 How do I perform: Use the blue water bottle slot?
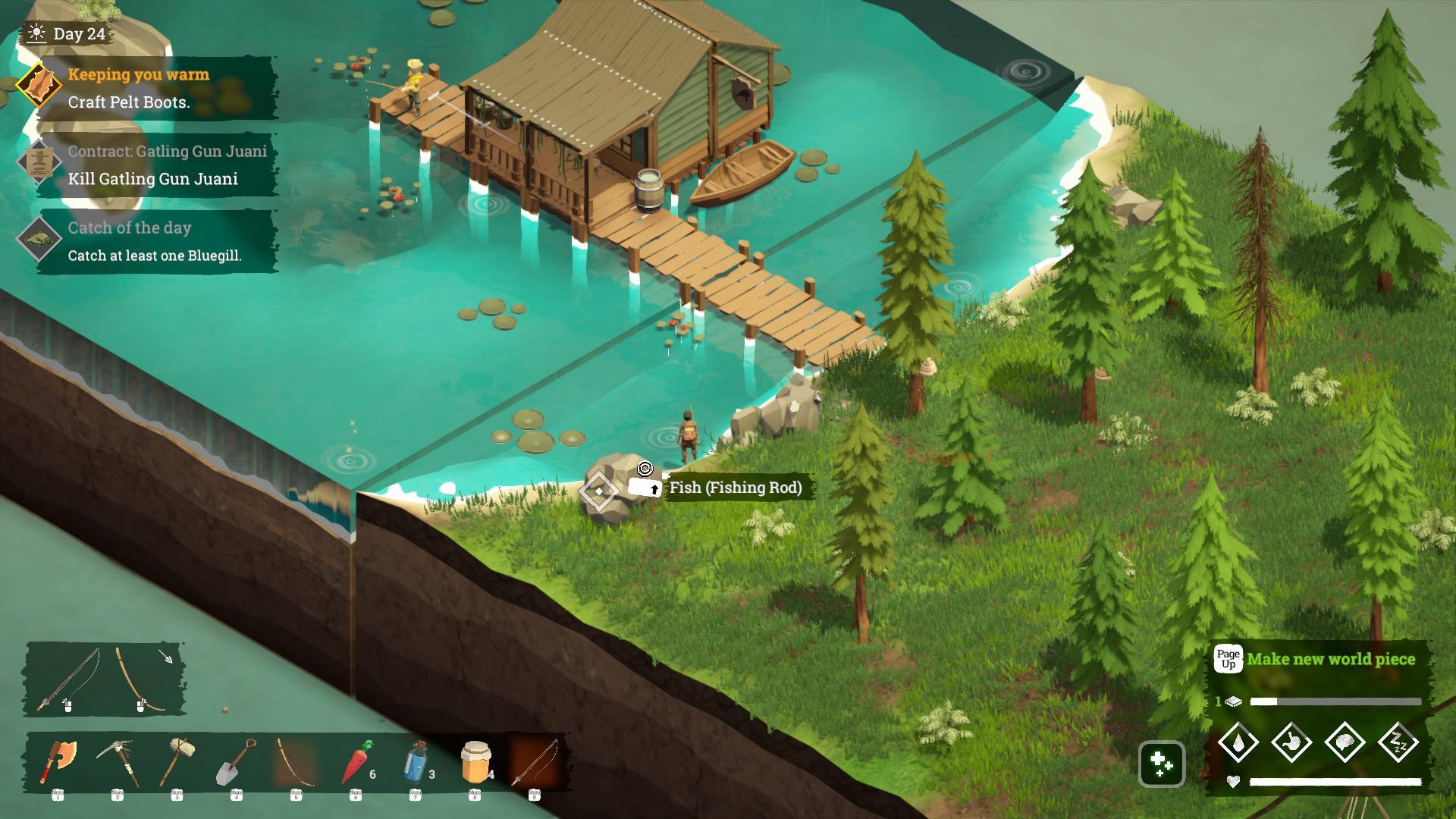tap(416, 761)
